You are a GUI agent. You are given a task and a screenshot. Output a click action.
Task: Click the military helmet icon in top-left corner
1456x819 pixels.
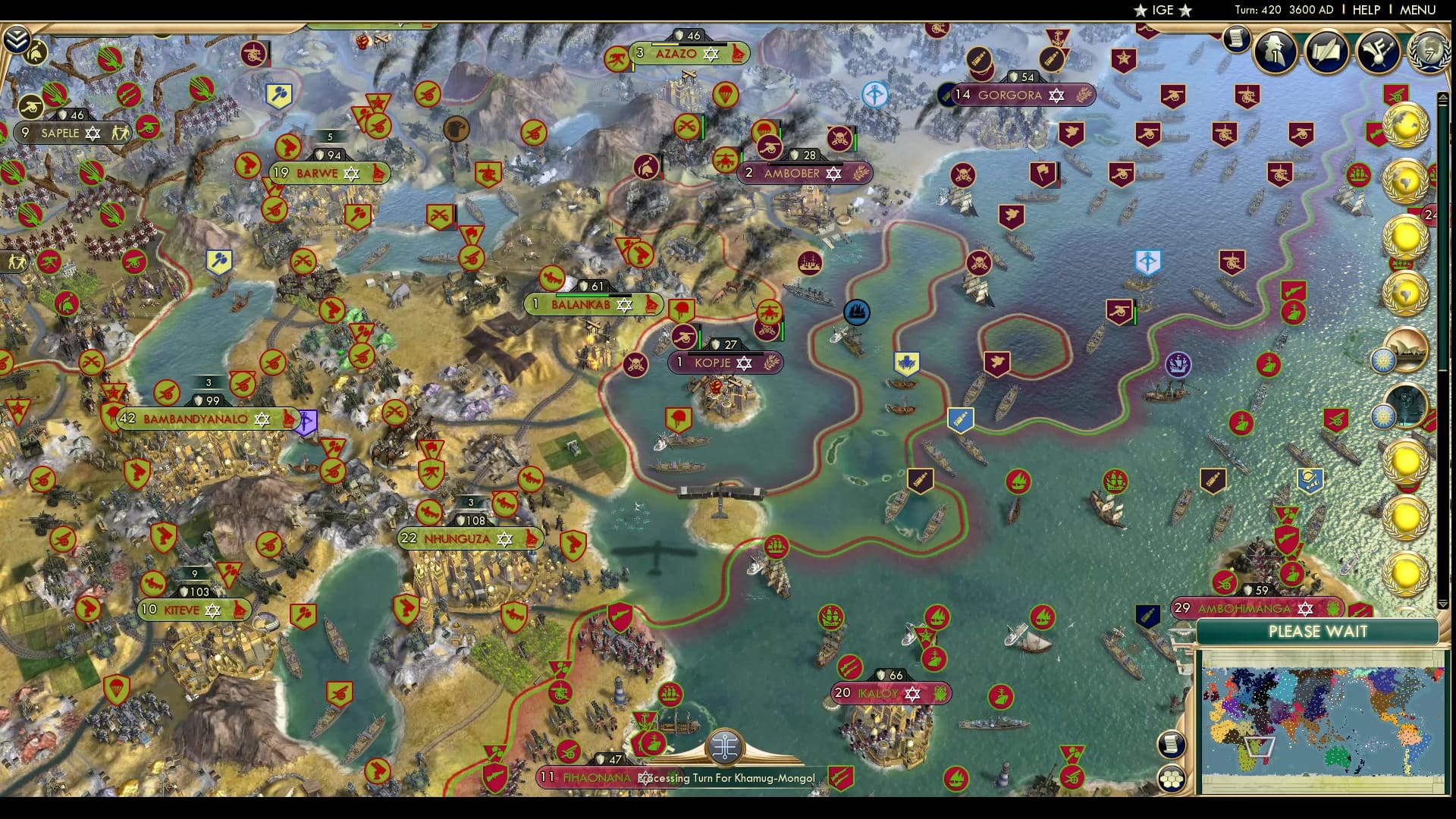(34, 53)
